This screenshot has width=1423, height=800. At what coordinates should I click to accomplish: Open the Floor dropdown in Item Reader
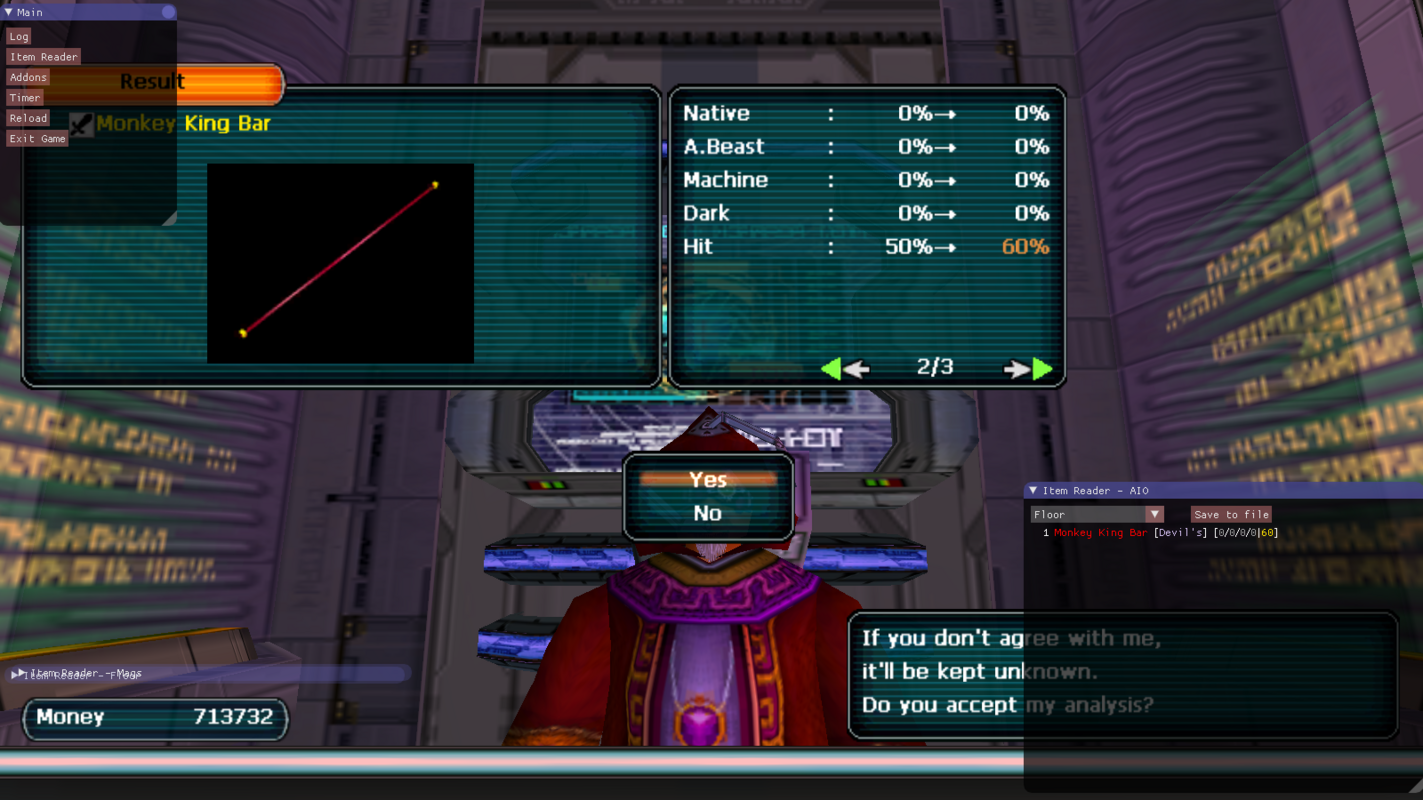(1097, 514)
